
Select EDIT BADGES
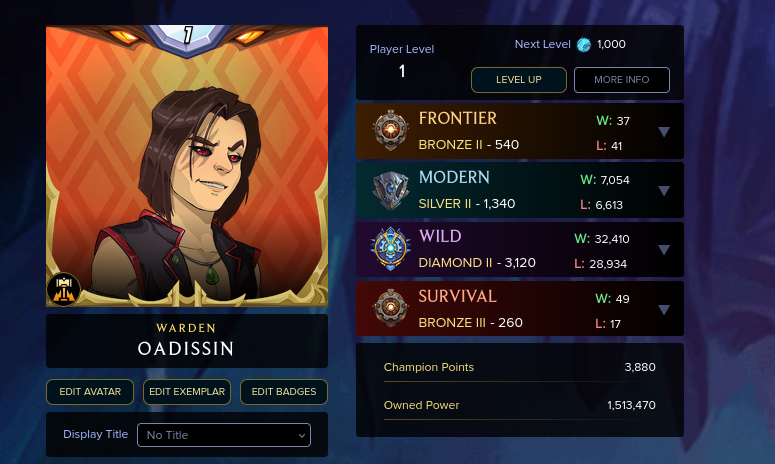click(x=284, y=392)
